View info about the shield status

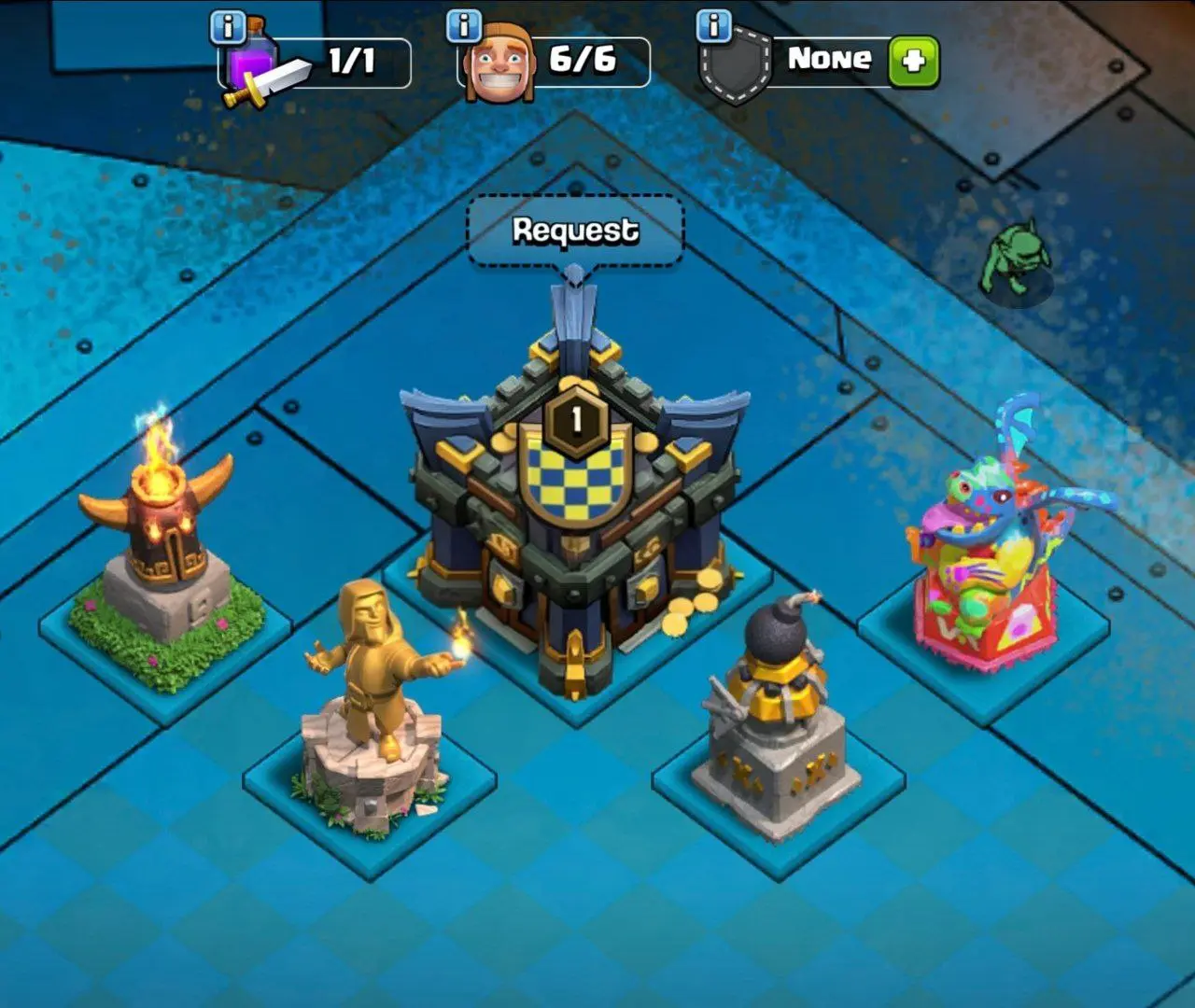[714, 26]
